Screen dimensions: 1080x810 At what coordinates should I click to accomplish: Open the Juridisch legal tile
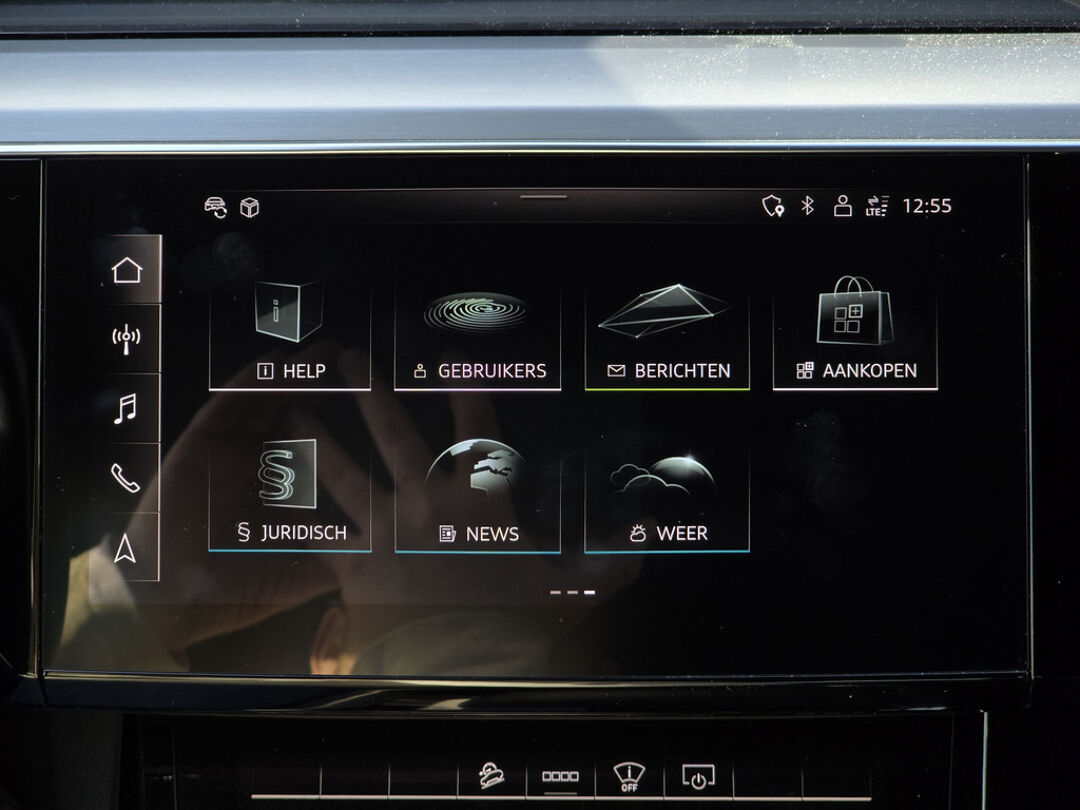pyautogui.click(x=290, y=496)
